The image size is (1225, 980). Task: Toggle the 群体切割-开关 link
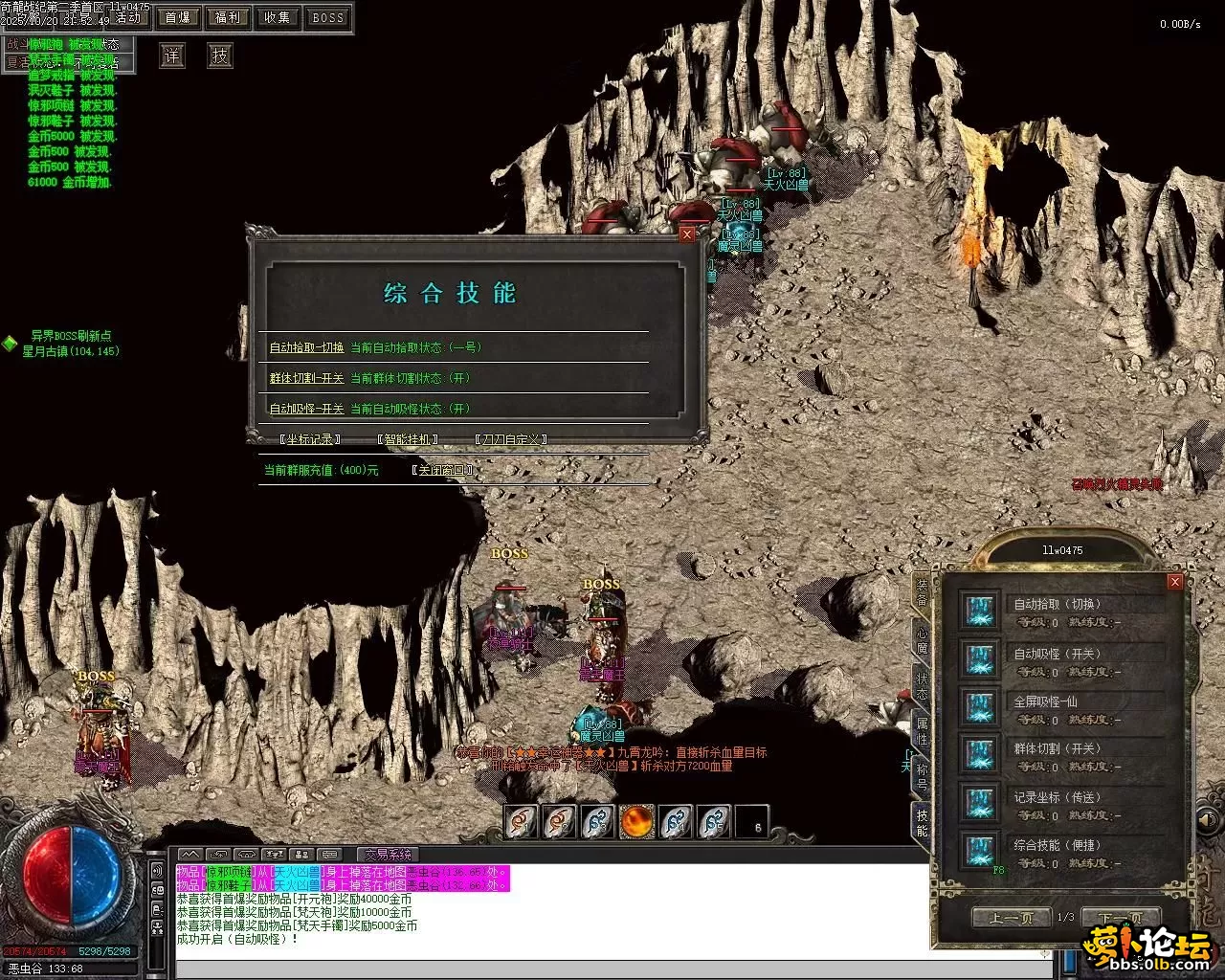tap(306, 378)
